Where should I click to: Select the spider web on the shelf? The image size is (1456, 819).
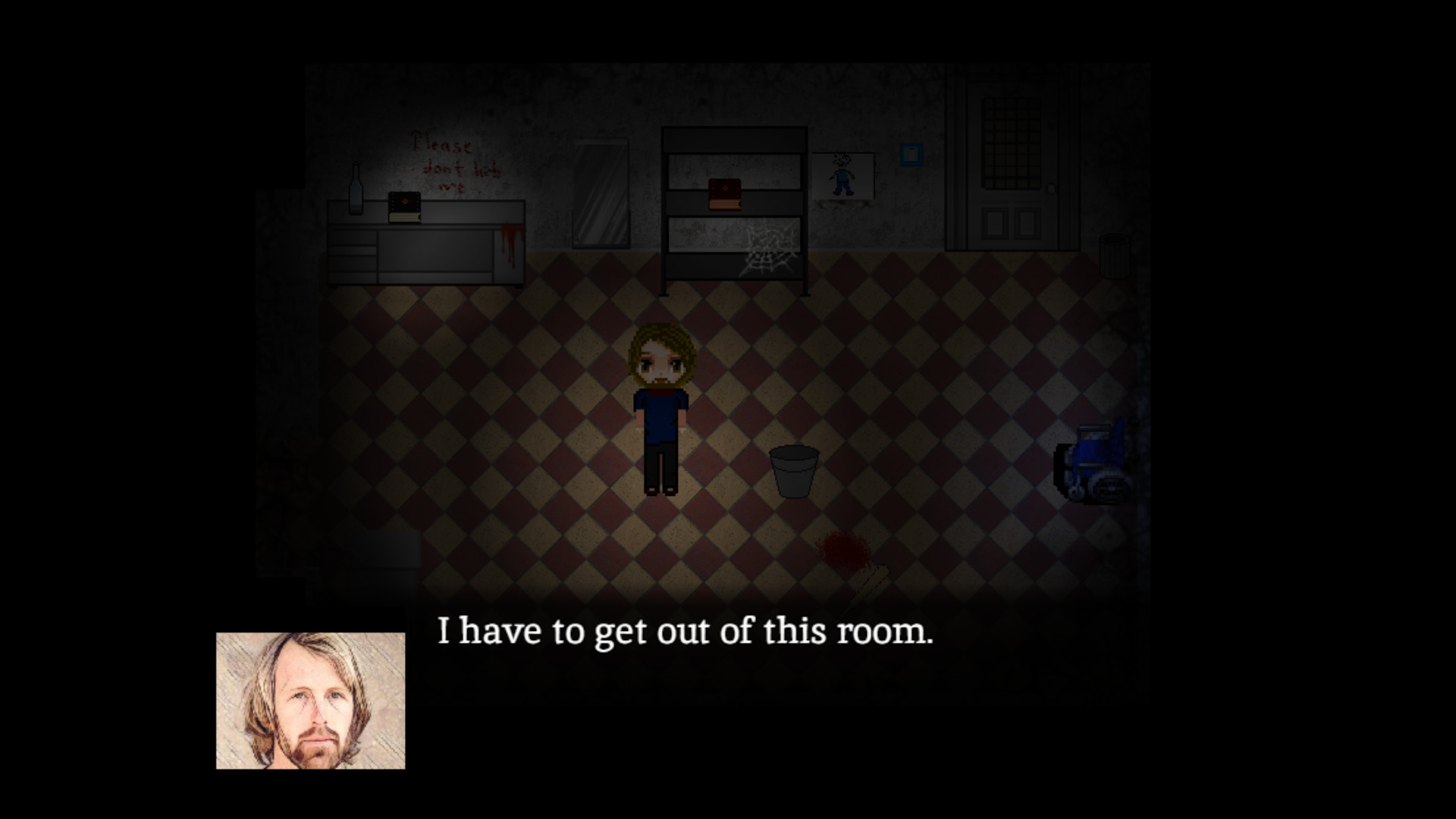[x=768, y=246]
